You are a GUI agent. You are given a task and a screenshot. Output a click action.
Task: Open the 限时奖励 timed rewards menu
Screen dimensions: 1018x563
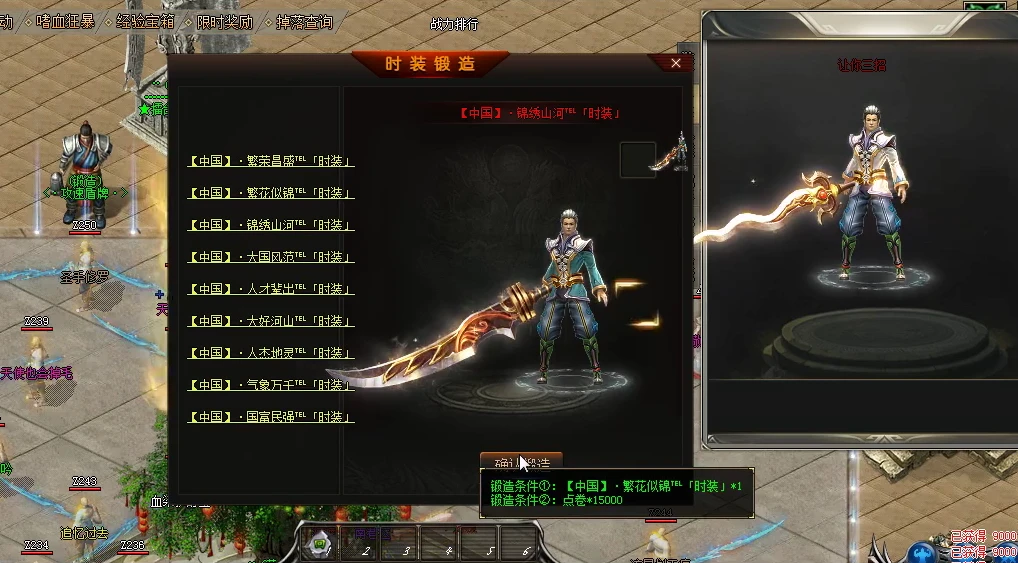coord(224,21)
